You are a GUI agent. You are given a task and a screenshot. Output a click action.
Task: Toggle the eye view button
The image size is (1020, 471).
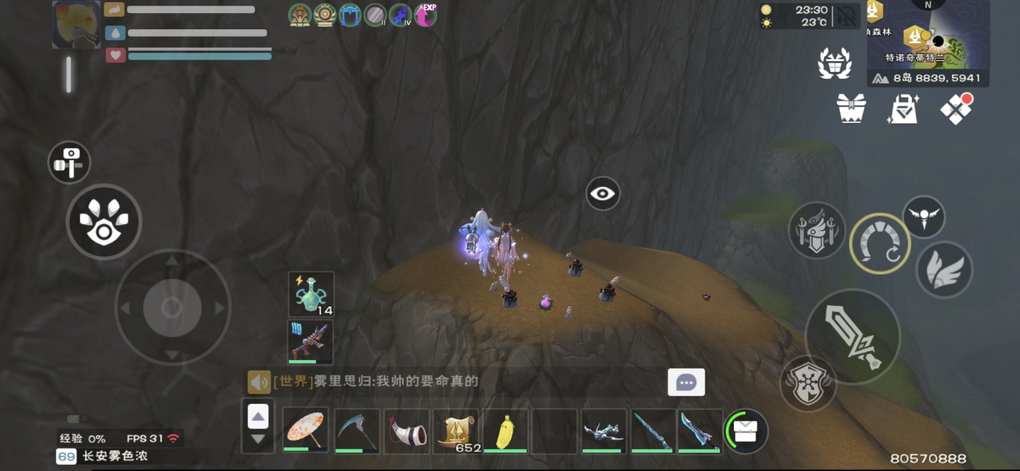(x=603, y=193)
